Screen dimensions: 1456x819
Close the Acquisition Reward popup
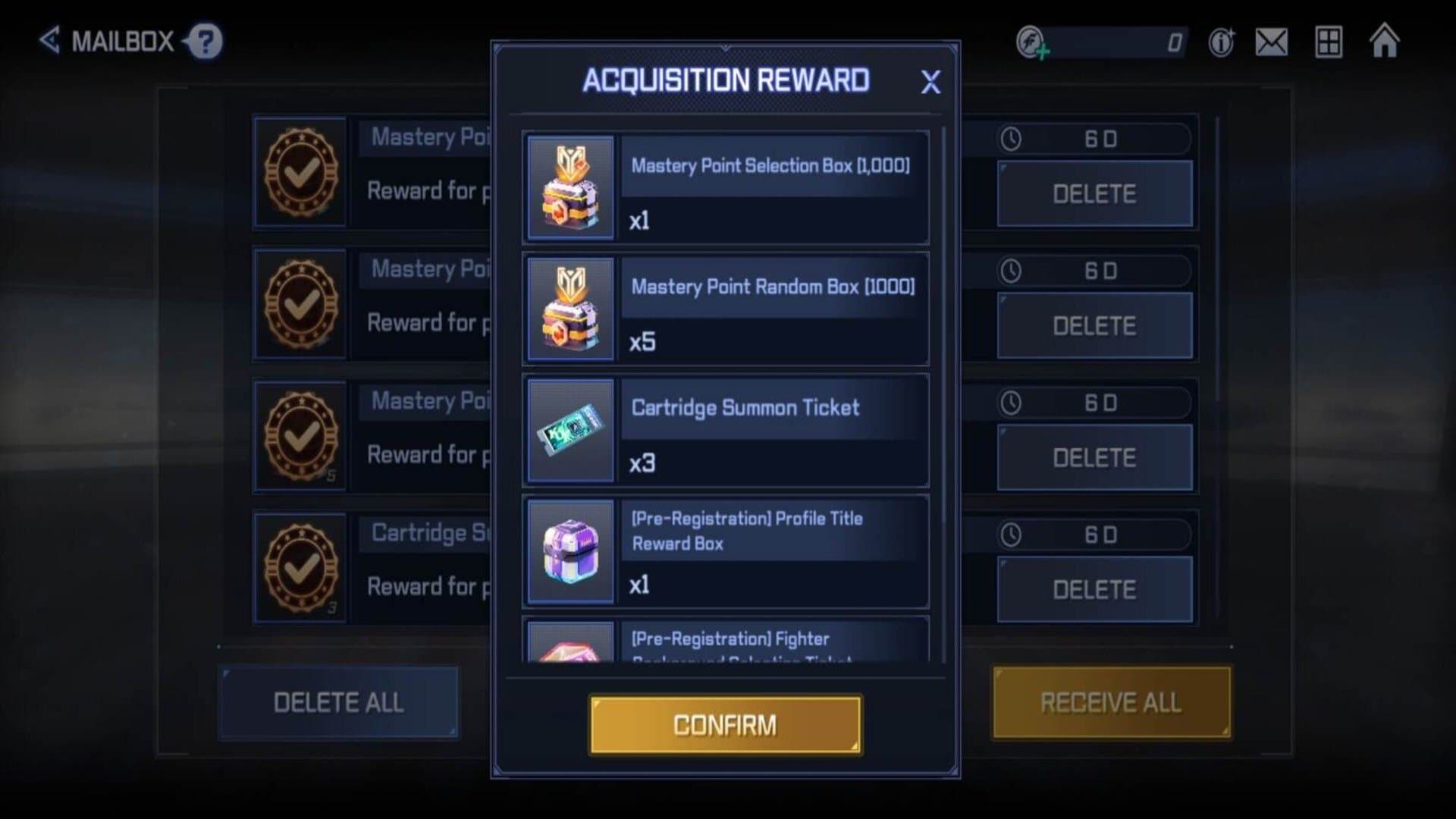coord(930,82)
